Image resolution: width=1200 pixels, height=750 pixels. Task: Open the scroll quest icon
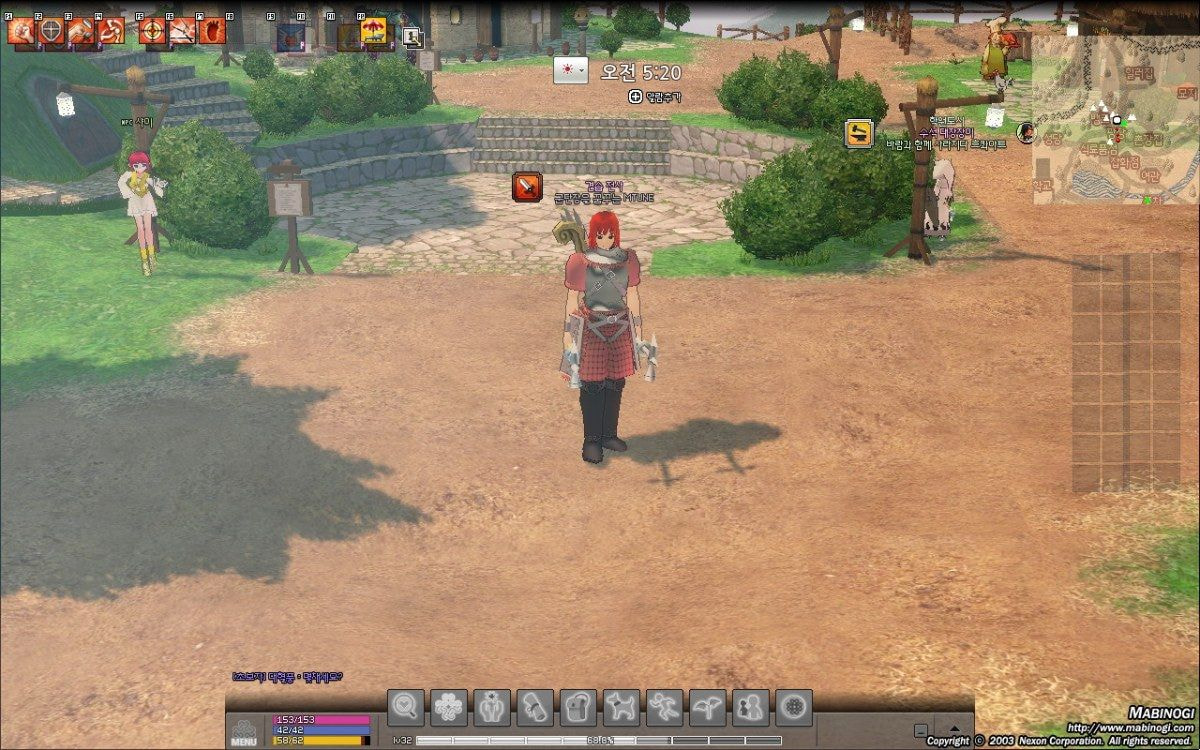pyautogui.click(x=535, y=707)
